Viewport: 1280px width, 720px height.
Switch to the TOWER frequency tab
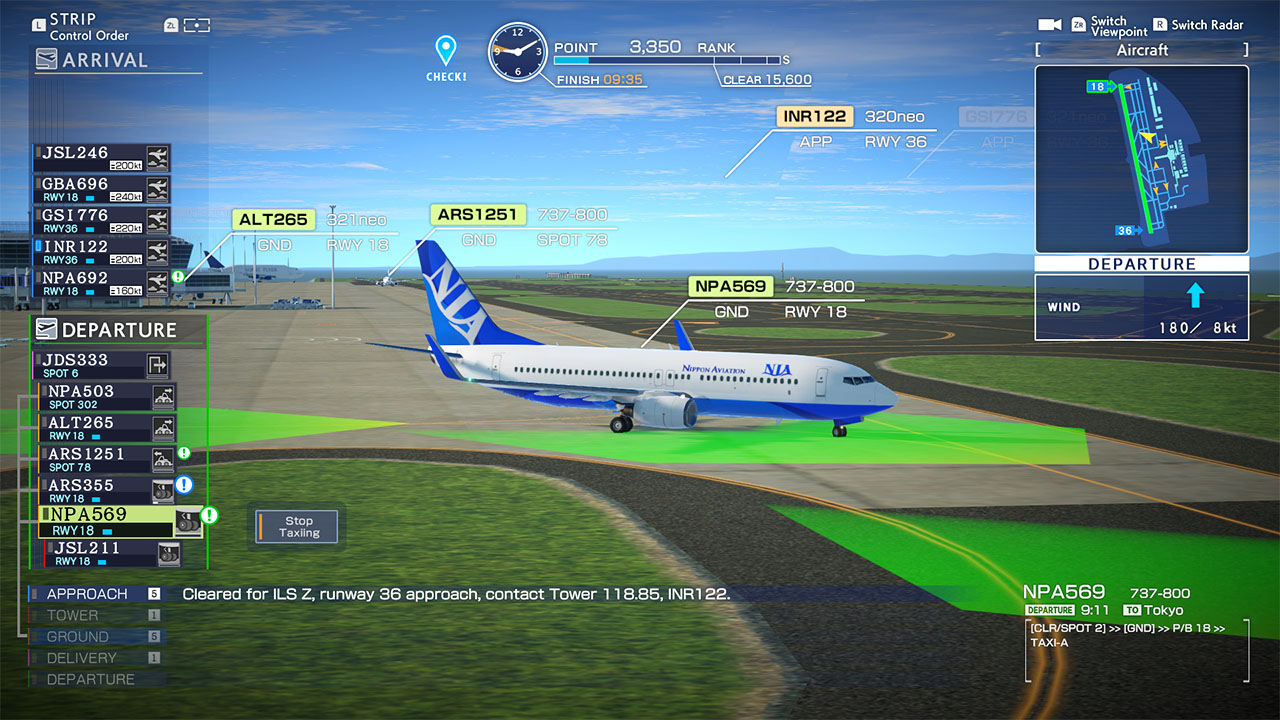click(x=90, y=615)
